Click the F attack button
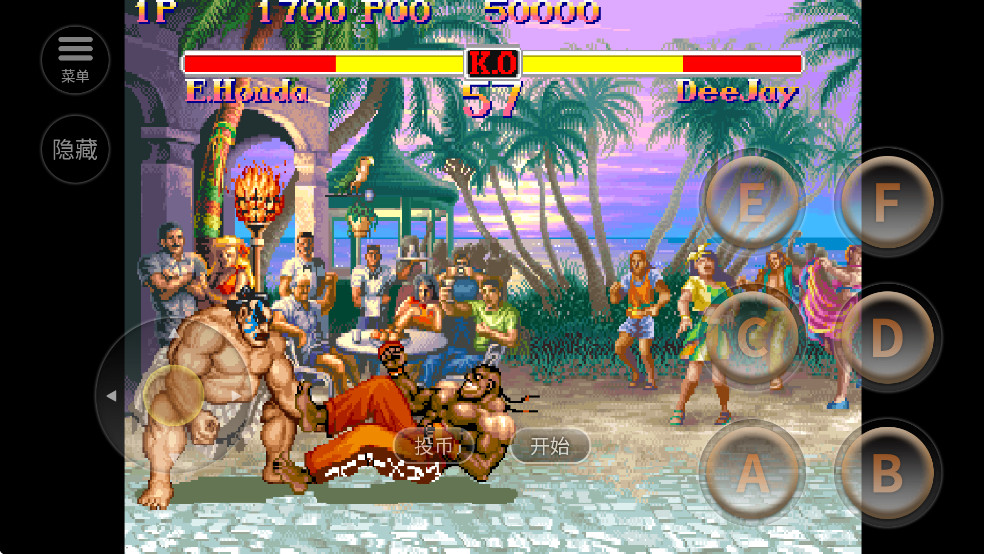Image resolution: width=984 pixels, height=554 pixels. tap(887, 203)
